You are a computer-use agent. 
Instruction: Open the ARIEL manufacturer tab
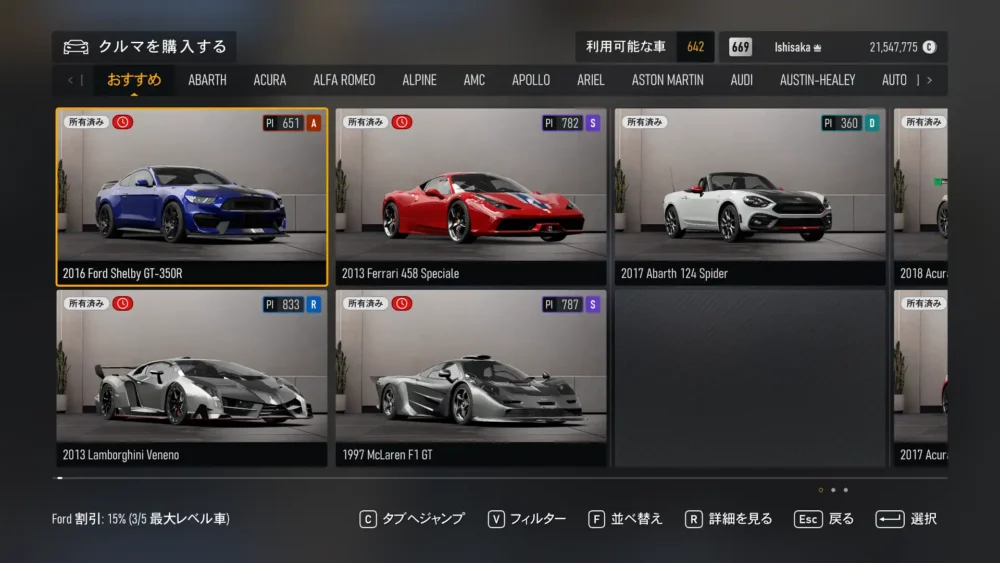tap(591, 80)
